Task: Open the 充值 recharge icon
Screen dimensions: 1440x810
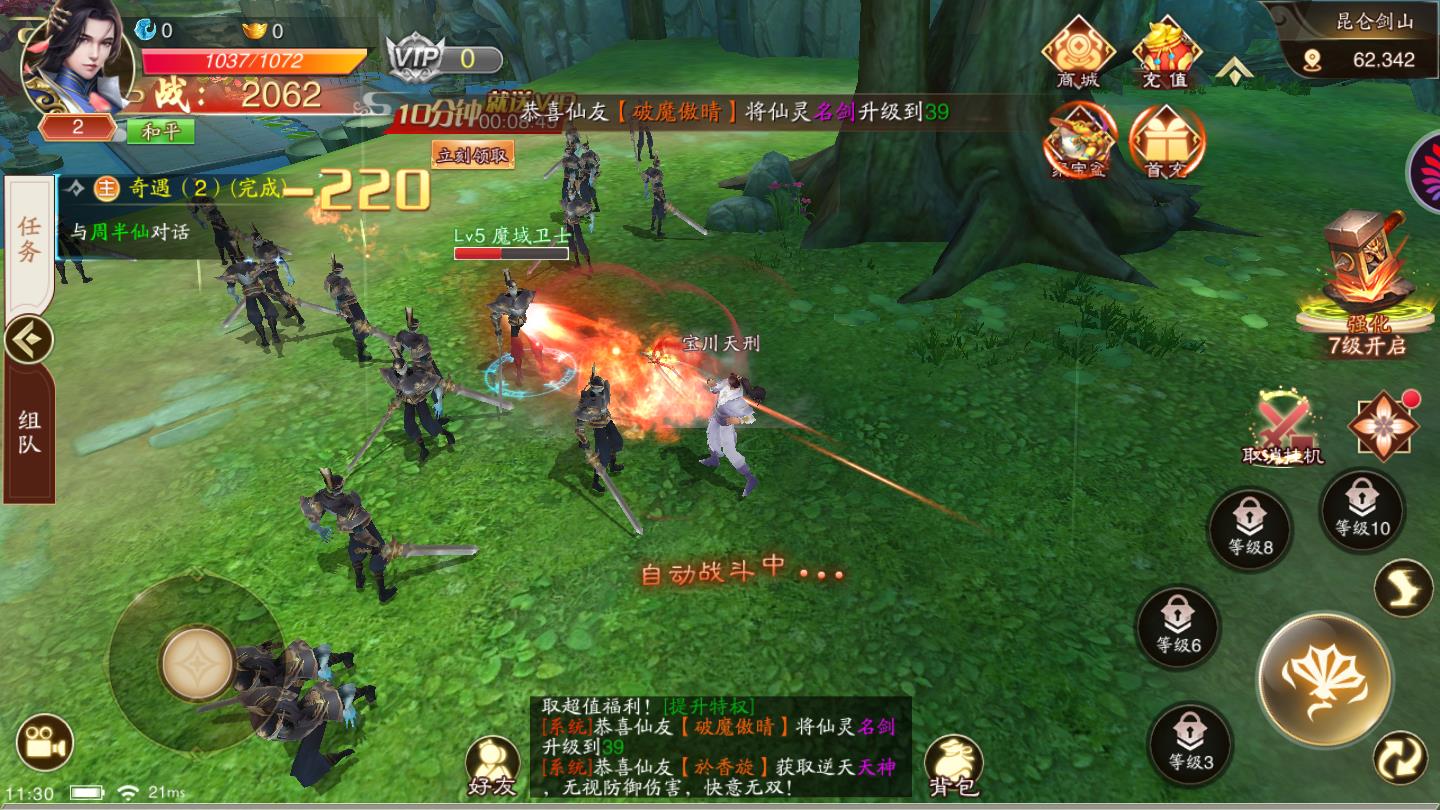Action: (x=1166, y=50)
